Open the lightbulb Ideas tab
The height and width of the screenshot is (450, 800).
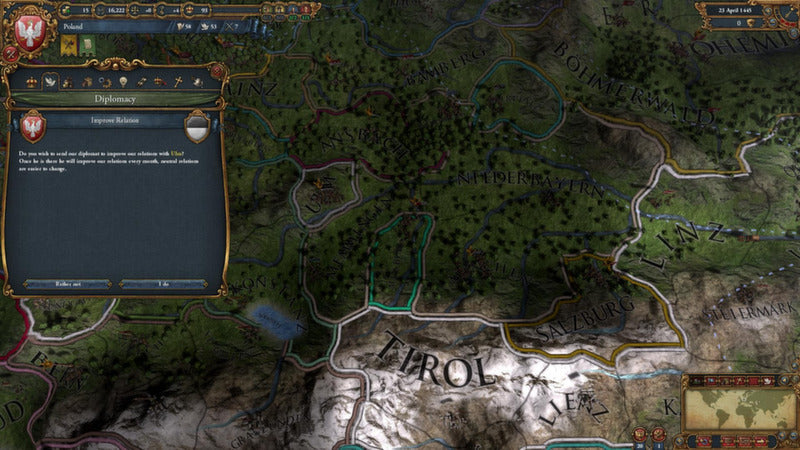122,80
